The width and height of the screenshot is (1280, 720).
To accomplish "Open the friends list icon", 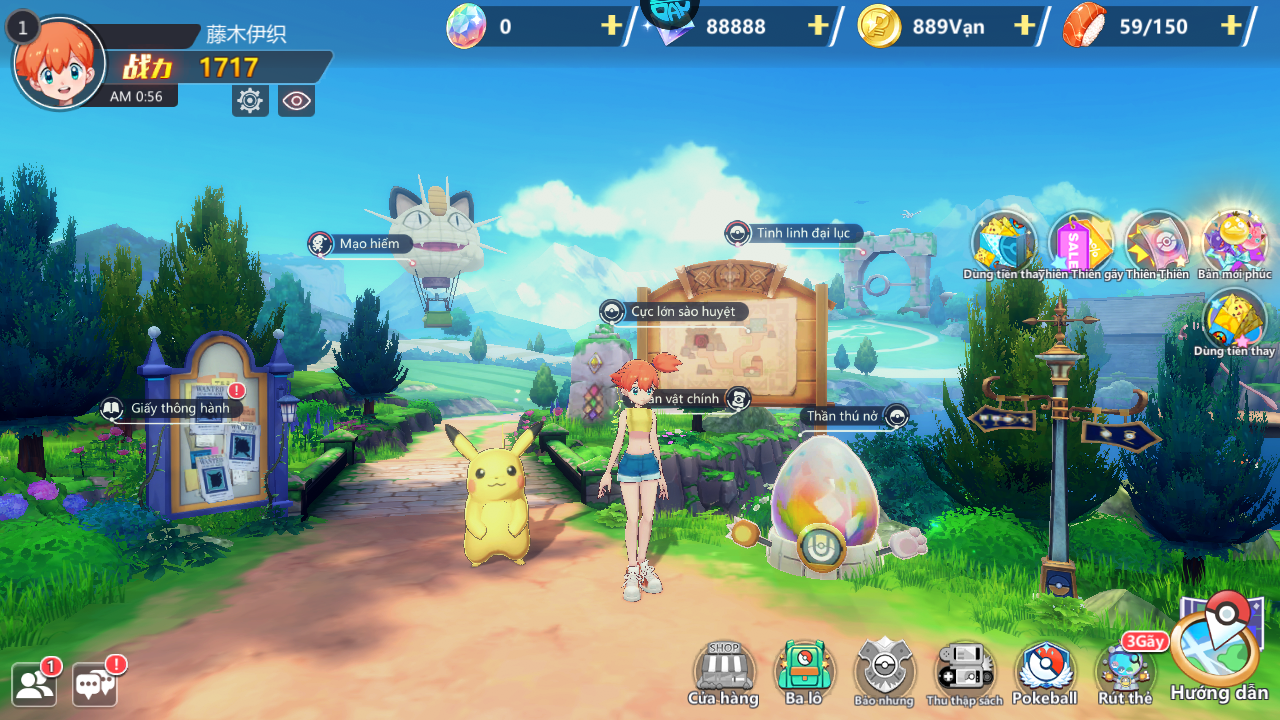I will click(x=35, y=684).
